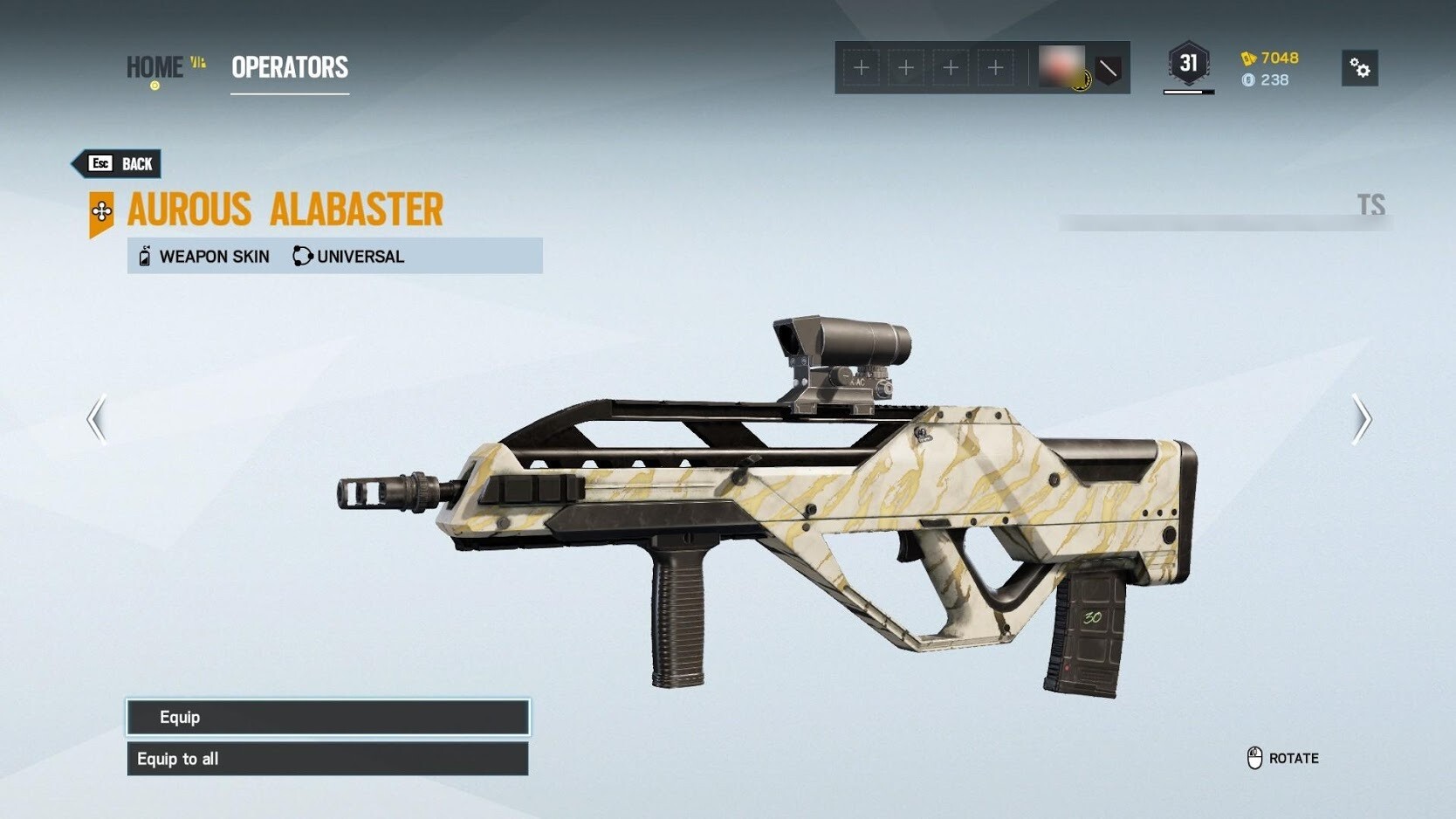Switch to the HOME tab
Image resolution: width=1456 pixels, height=819 pixels.
[x=155, y=67]
